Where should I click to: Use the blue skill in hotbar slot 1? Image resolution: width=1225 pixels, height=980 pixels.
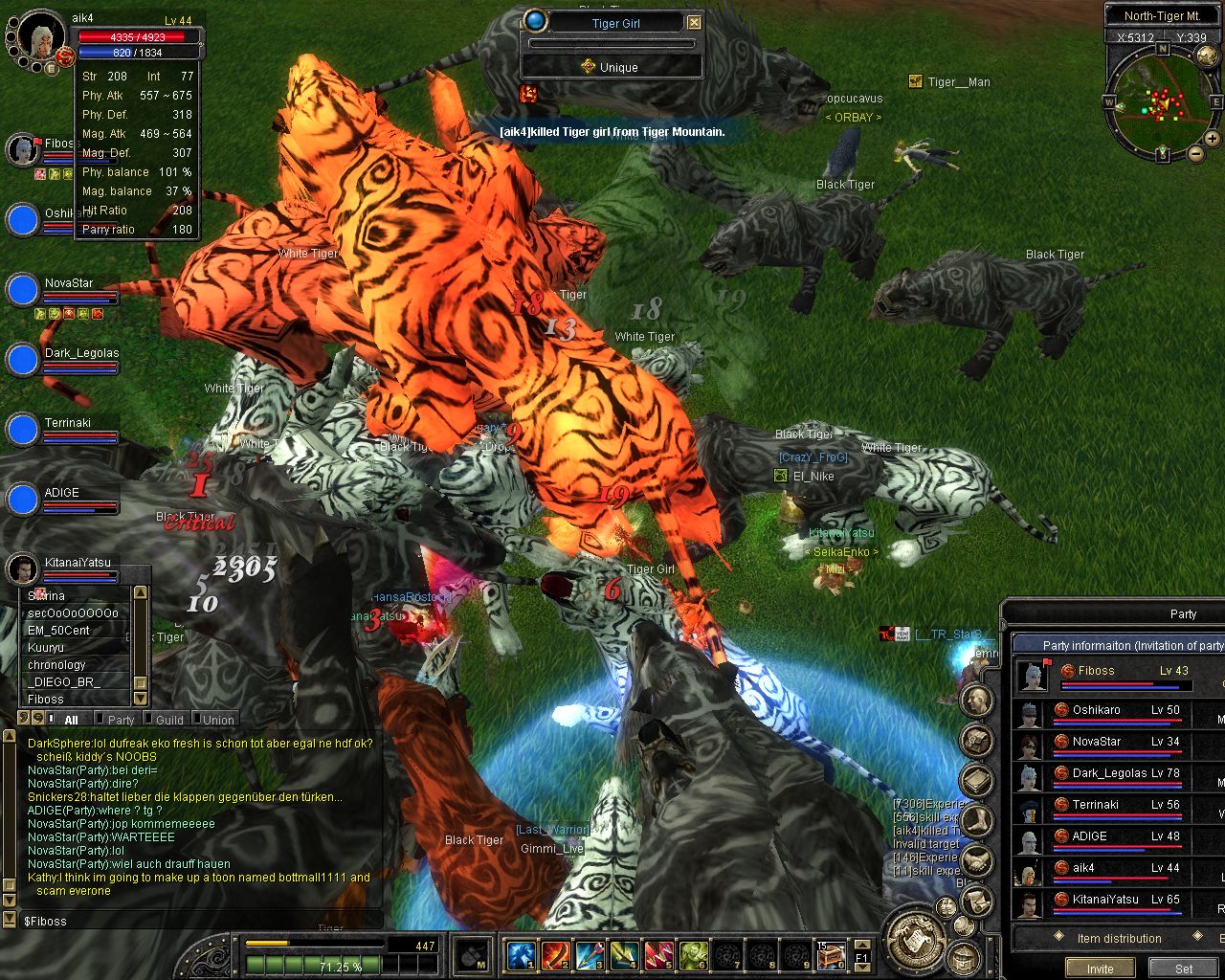point(522,954)
